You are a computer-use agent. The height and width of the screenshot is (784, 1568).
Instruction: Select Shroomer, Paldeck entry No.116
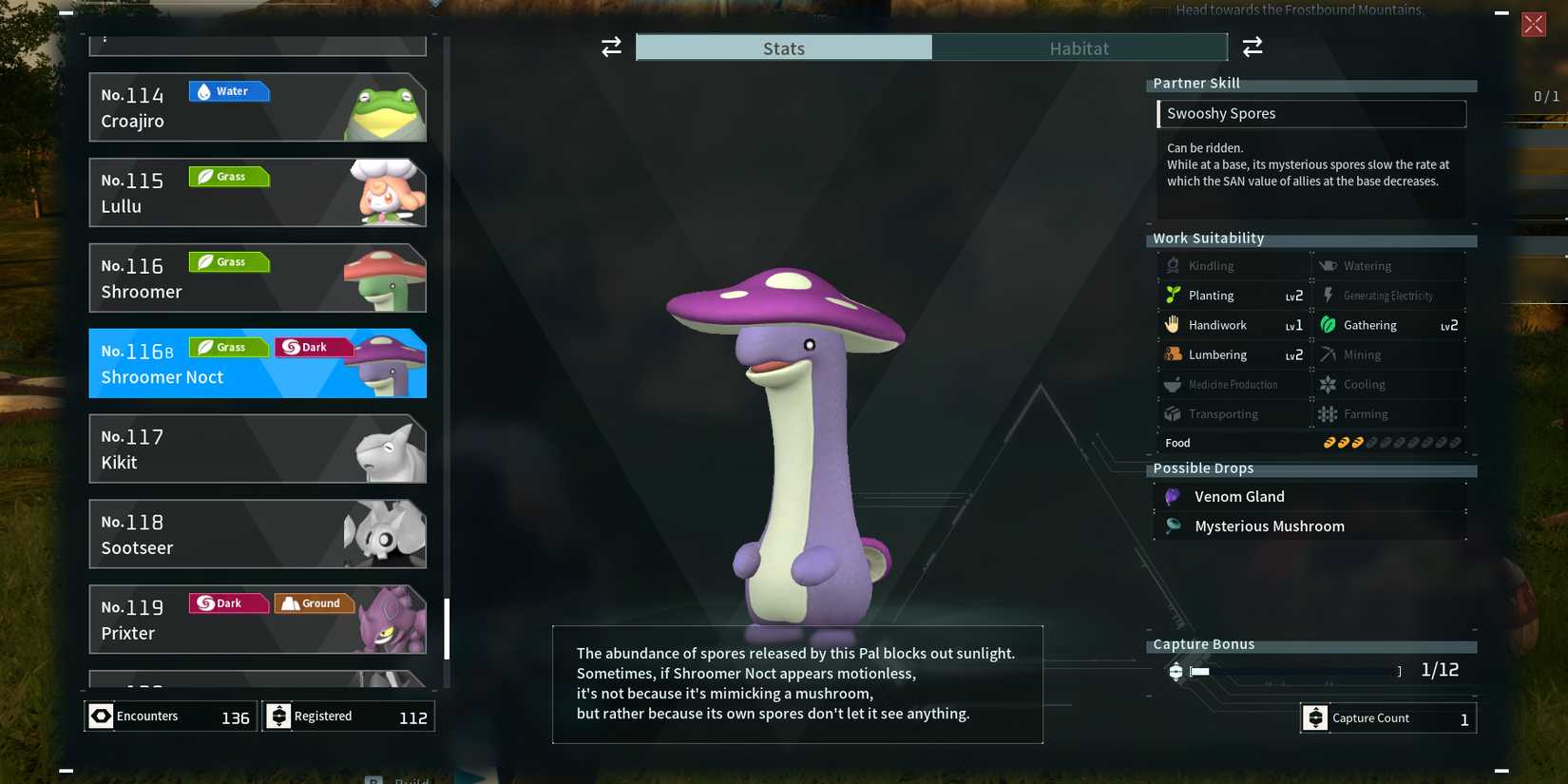click(257, 277)
